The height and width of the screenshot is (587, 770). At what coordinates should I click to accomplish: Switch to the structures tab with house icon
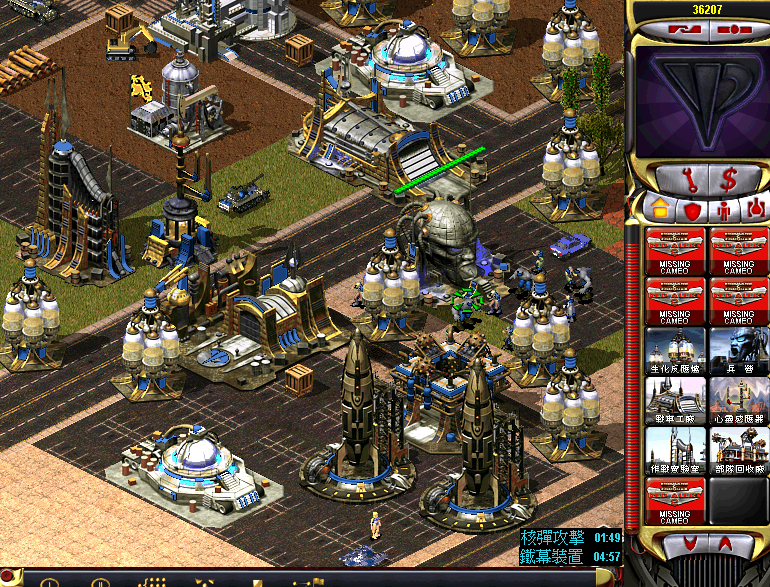660,210
